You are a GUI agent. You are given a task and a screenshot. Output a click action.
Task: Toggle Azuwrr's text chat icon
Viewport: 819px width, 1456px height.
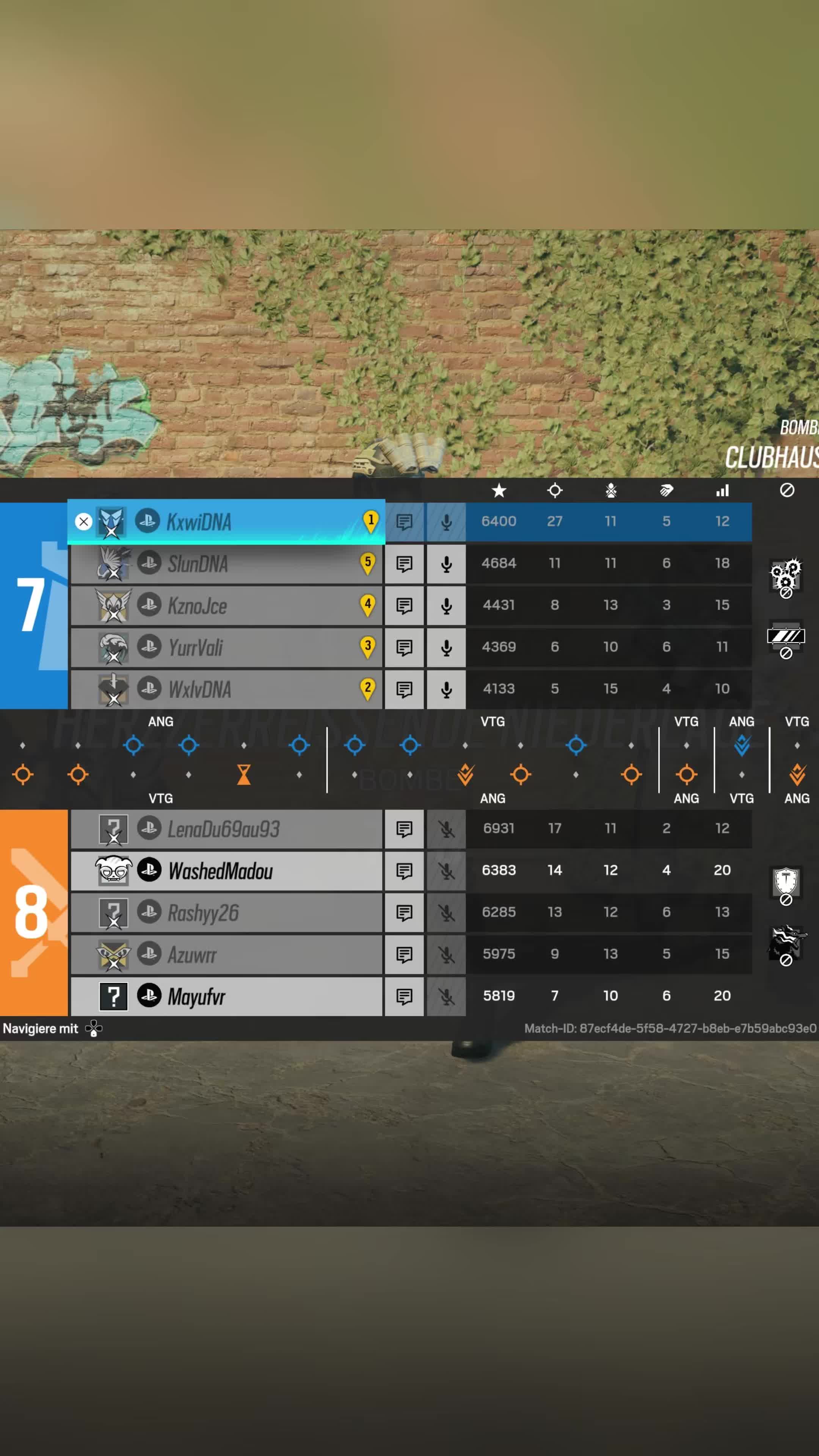point(404,955)
